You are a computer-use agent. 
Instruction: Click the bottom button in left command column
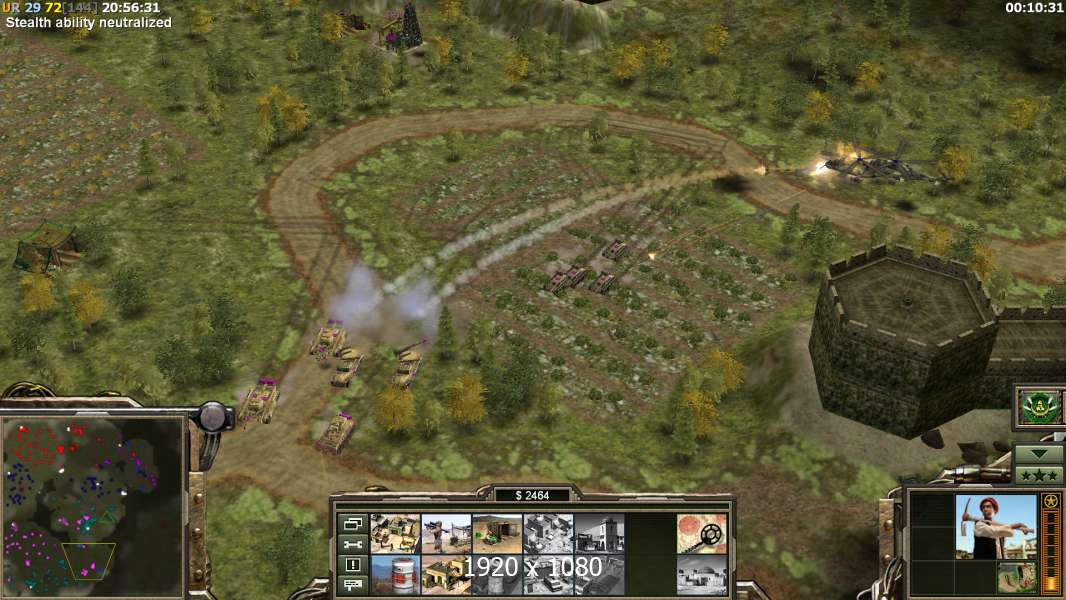[353, 584]
